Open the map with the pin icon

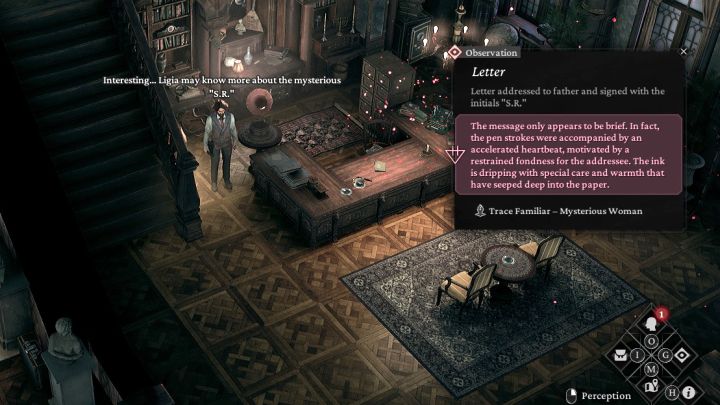651,386
